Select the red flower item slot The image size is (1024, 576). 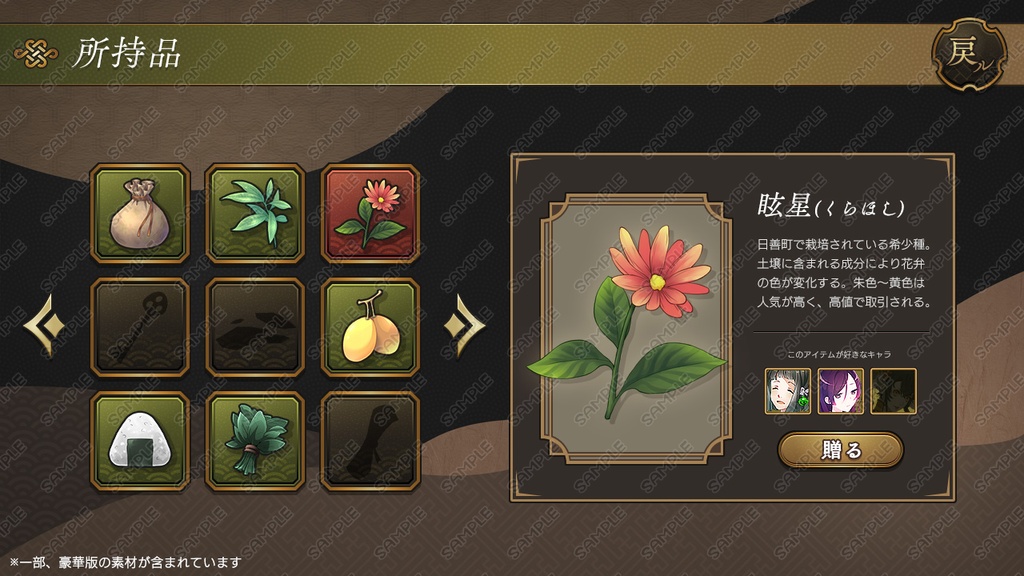(x=370, y=214)
